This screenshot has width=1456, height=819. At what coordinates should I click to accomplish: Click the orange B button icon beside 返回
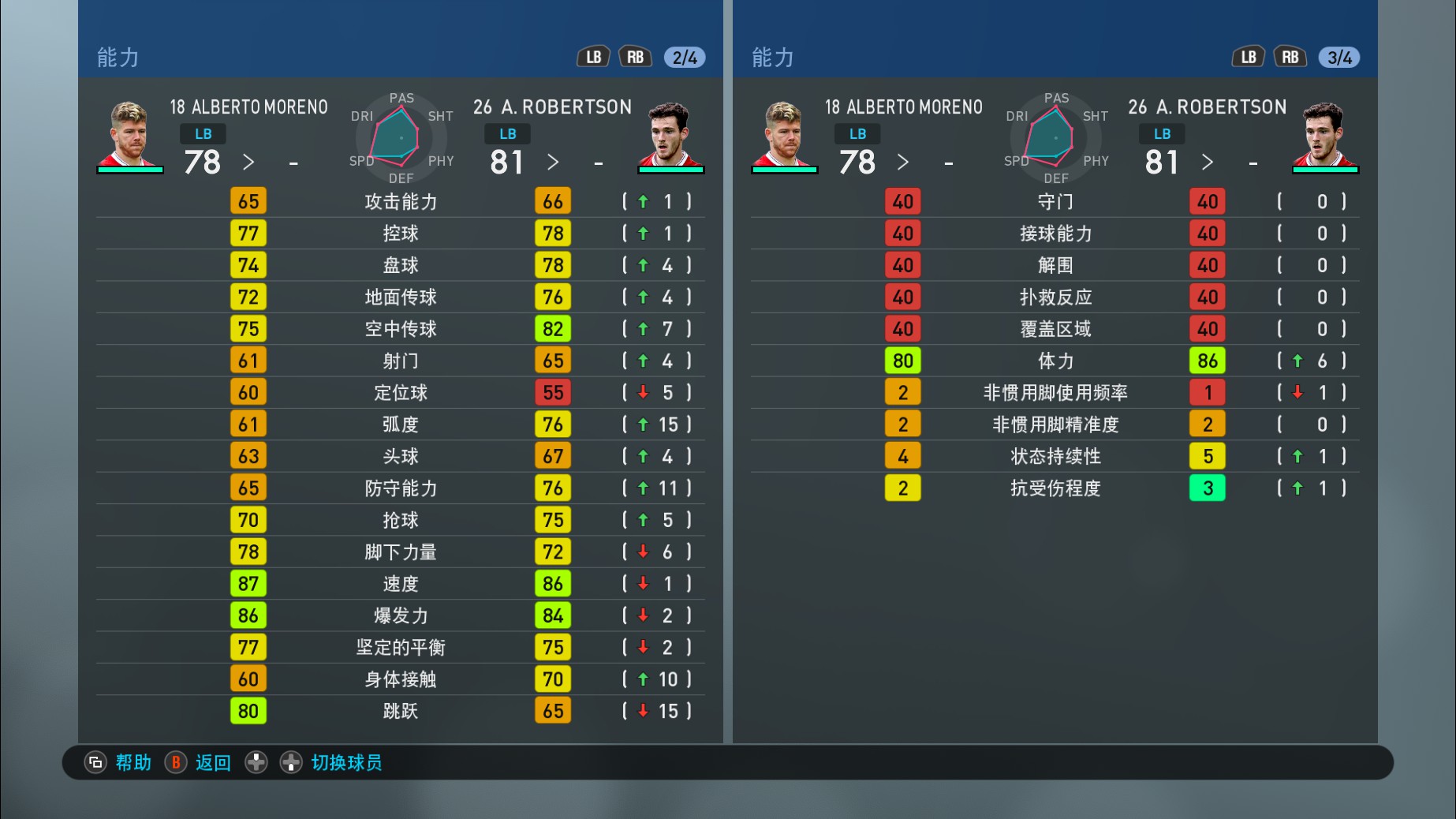(x=175, y=763)
